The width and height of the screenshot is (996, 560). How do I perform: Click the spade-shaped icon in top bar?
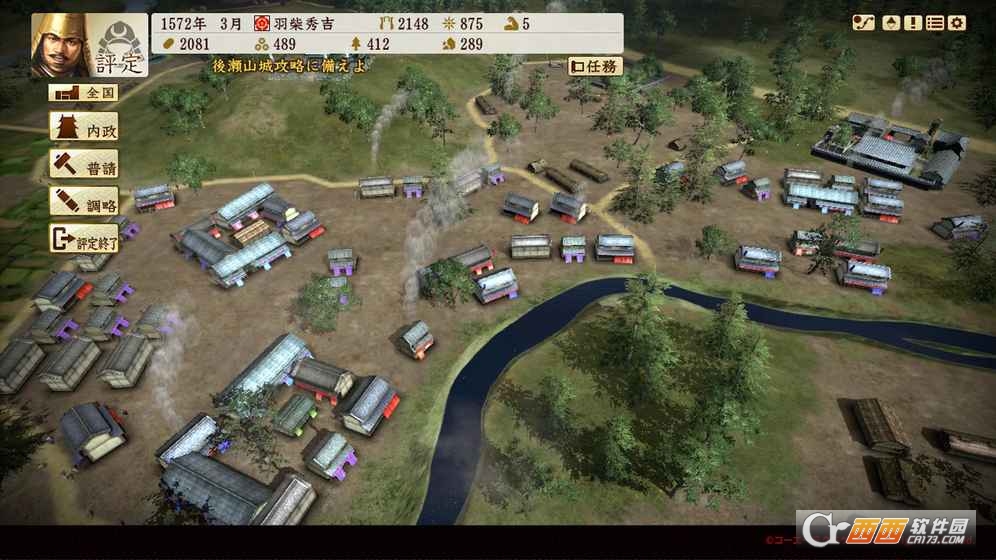pyautogui.click(x=889, y=23)
